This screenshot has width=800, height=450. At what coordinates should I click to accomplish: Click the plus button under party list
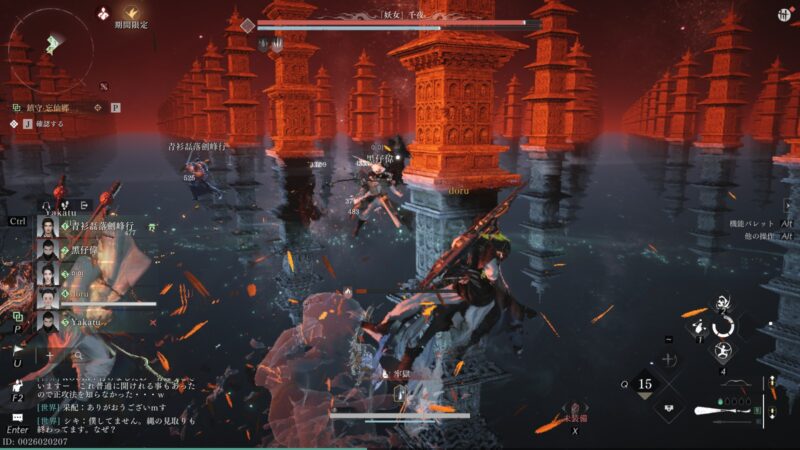pyautogui.click(x=49, y=355)
